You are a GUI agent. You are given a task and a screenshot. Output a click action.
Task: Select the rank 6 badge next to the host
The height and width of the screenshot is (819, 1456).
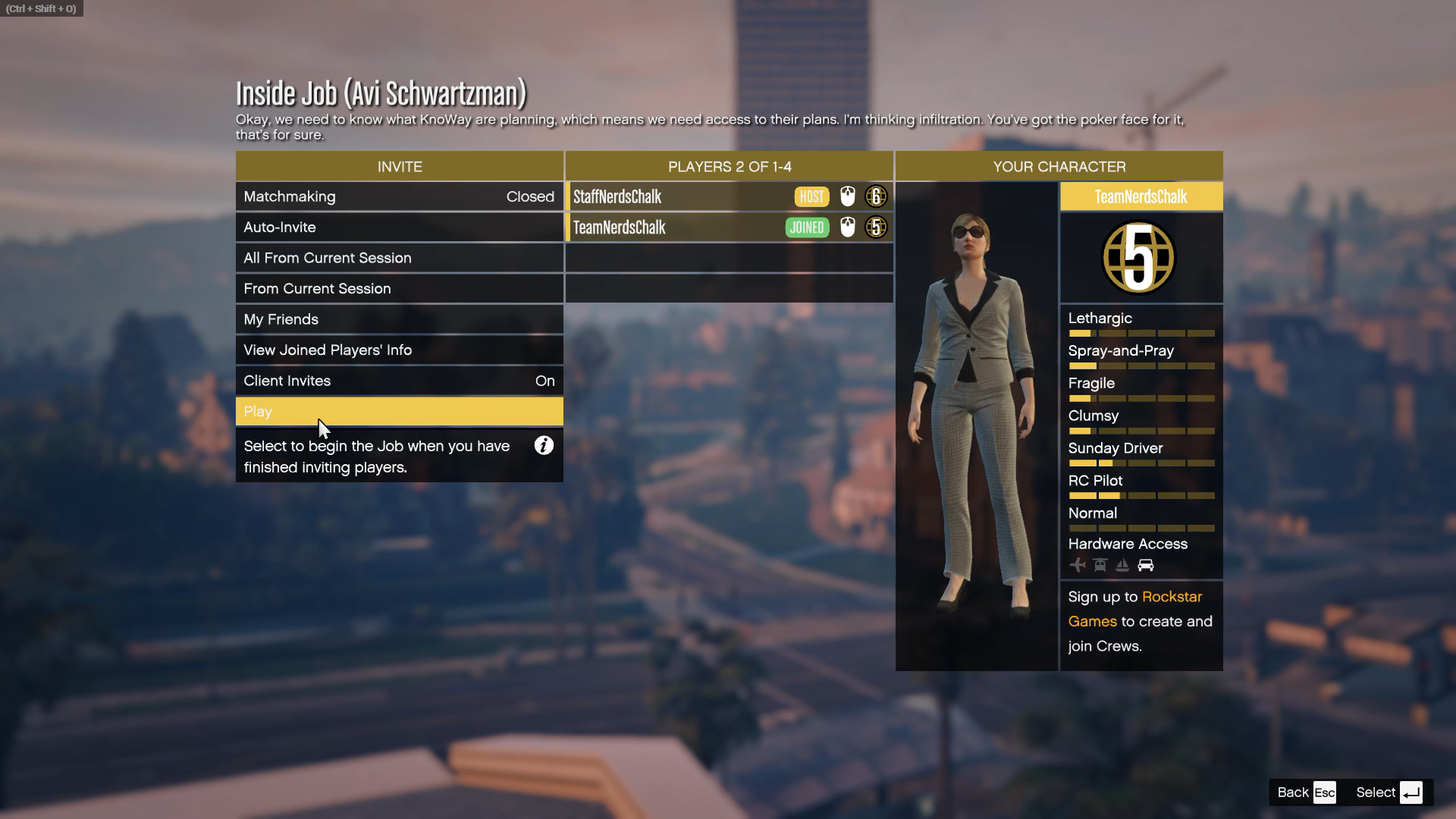[876, 196]
